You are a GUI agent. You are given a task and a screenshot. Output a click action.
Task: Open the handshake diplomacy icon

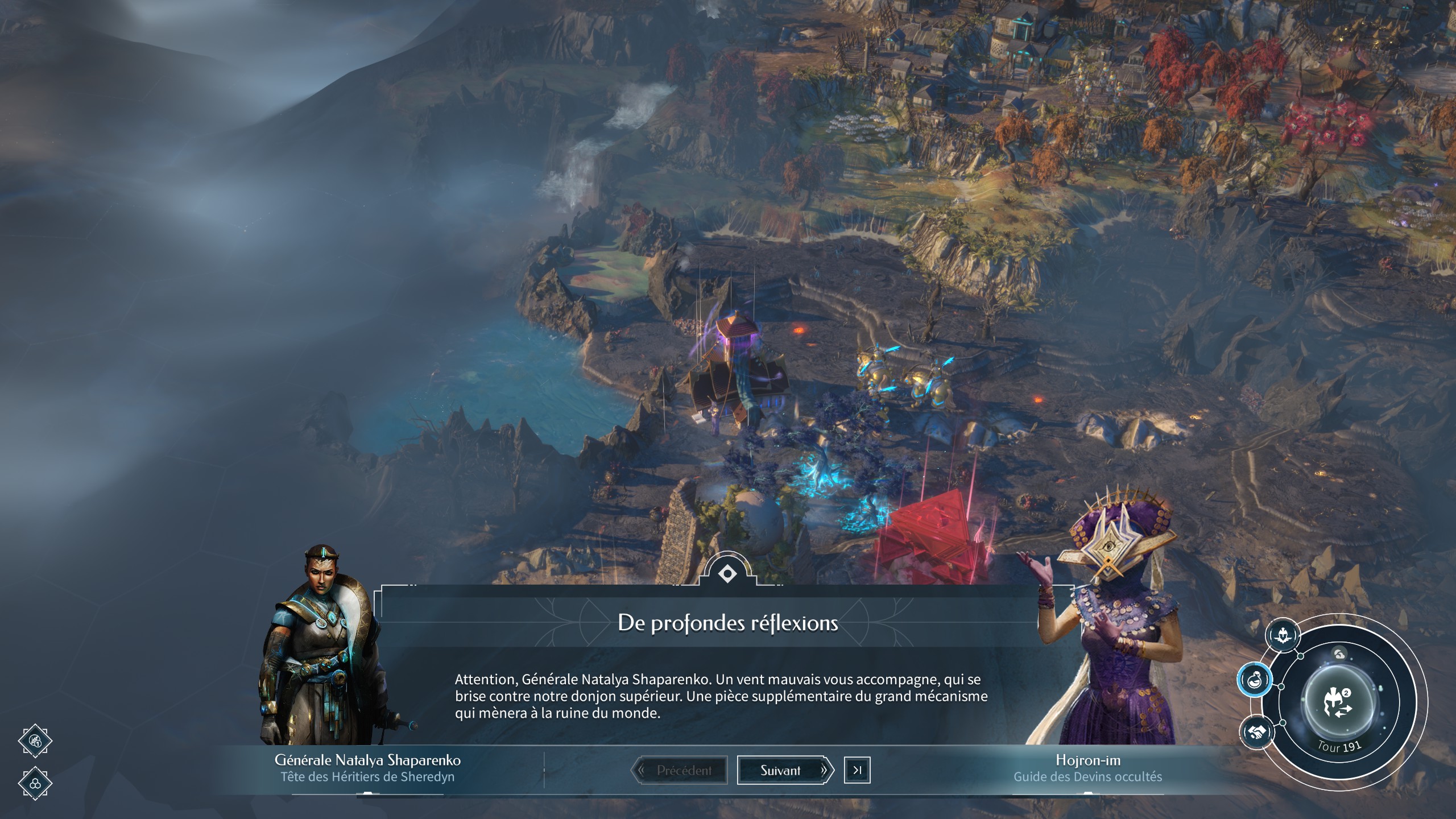point(1256,731)
